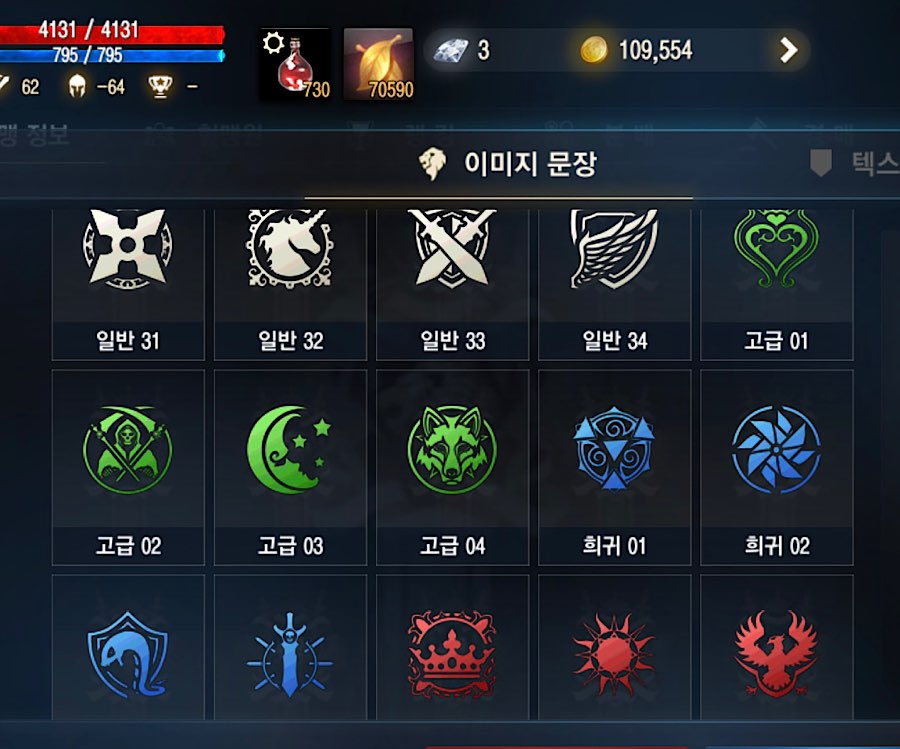Select the 고급 02 grim reaper emblem
Screen dimensions: 900x749
(128, 467)
